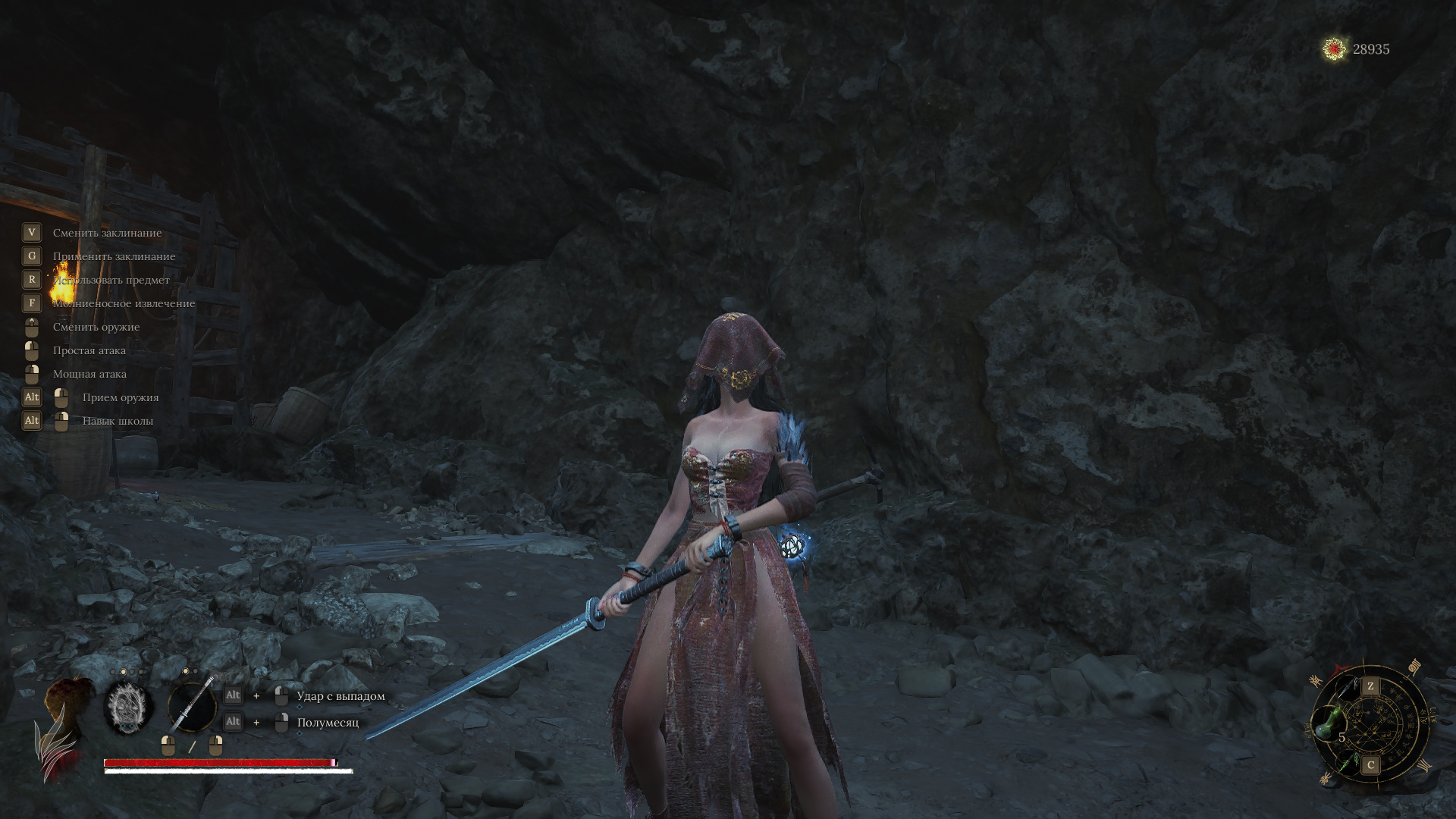This screenshot has width=1456, height=819.
Task: Click the equipped longsword weapon icon
Action: pyautogui.click(x=192, y=706)
